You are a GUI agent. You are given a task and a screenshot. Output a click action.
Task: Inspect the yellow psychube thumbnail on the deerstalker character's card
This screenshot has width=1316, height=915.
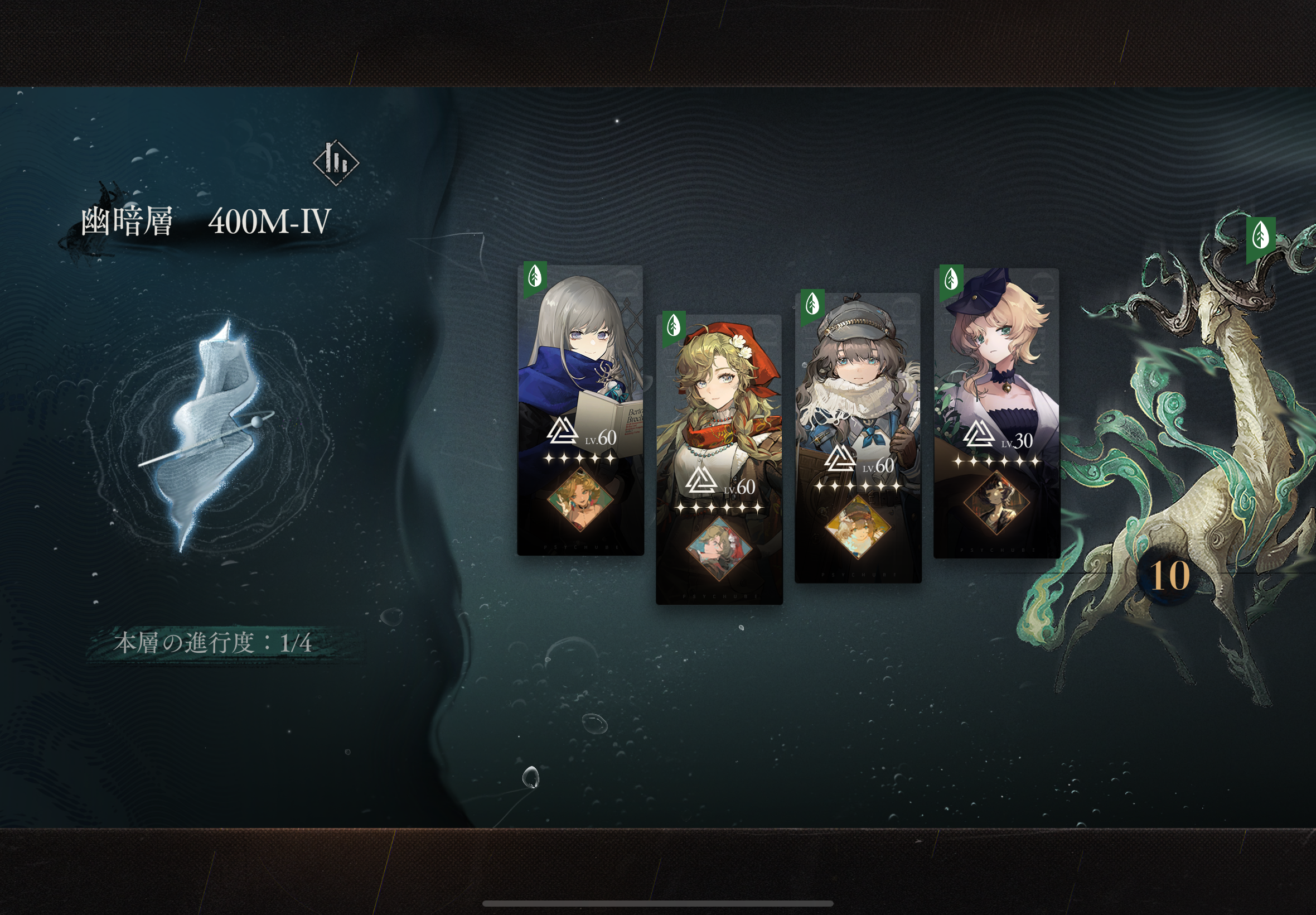click(858, 527)
